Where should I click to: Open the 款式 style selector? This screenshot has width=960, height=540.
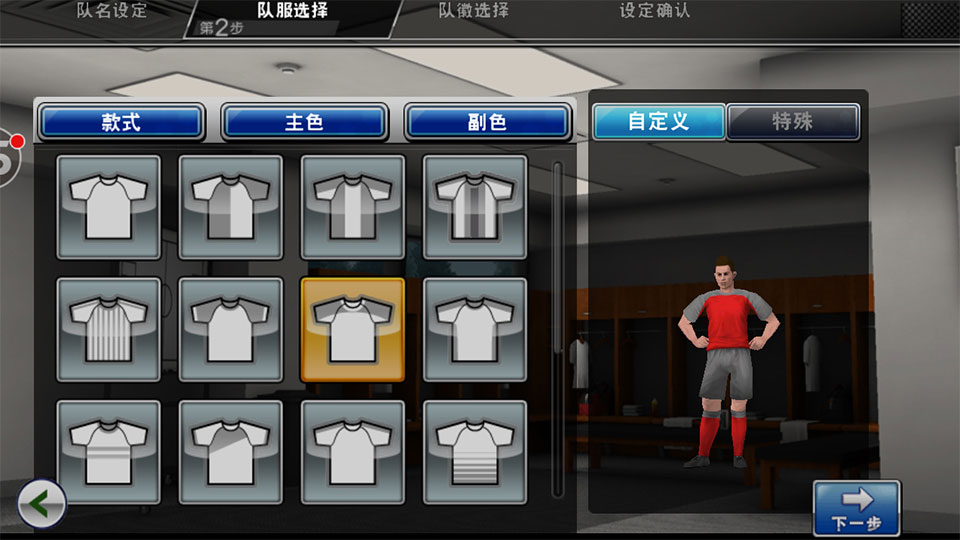(x=121, y=123)
